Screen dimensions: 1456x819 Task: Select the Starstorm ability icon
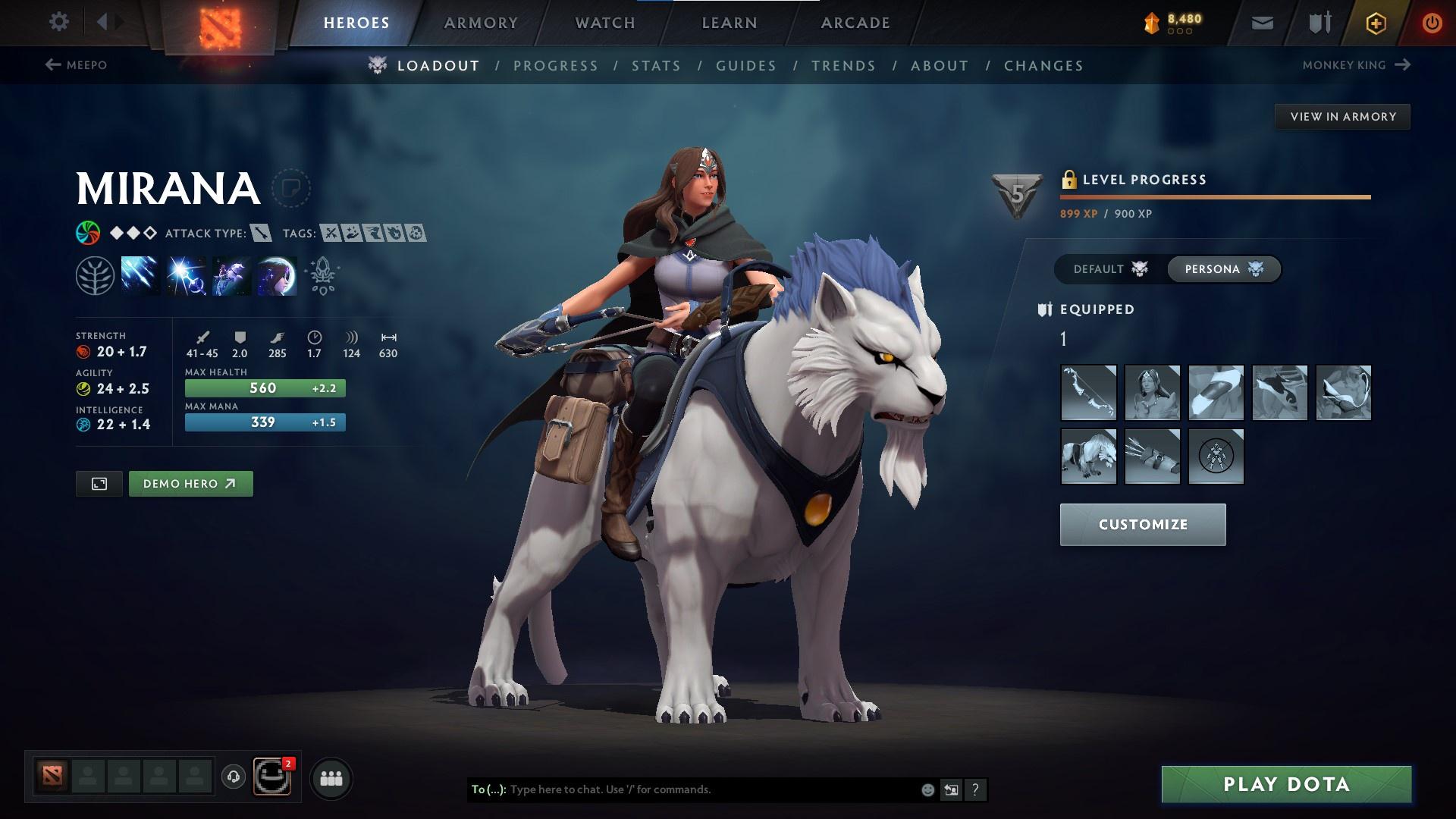pos(141,275)
